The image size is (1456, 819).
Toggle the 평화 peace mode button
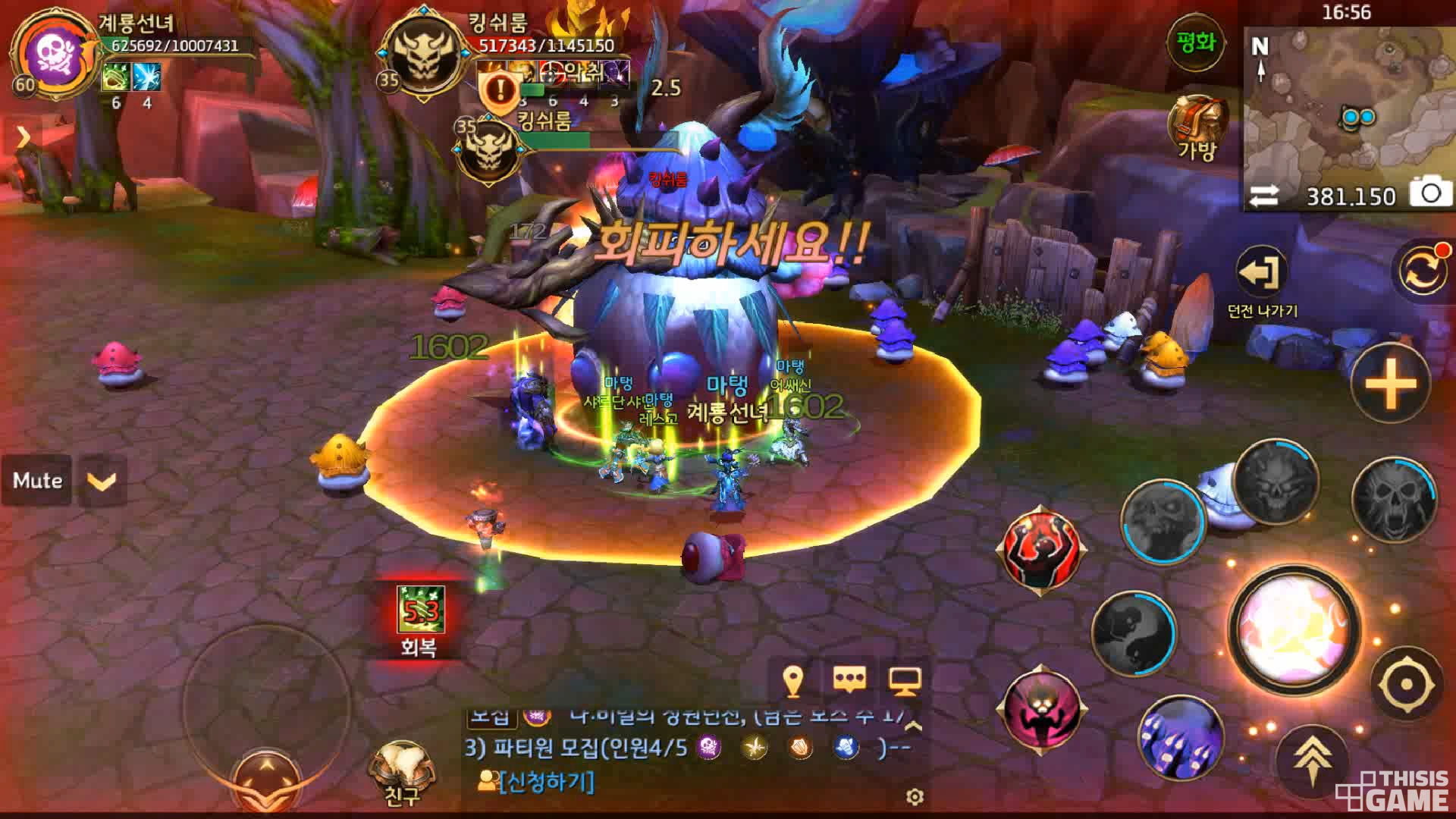(1195, 43)
